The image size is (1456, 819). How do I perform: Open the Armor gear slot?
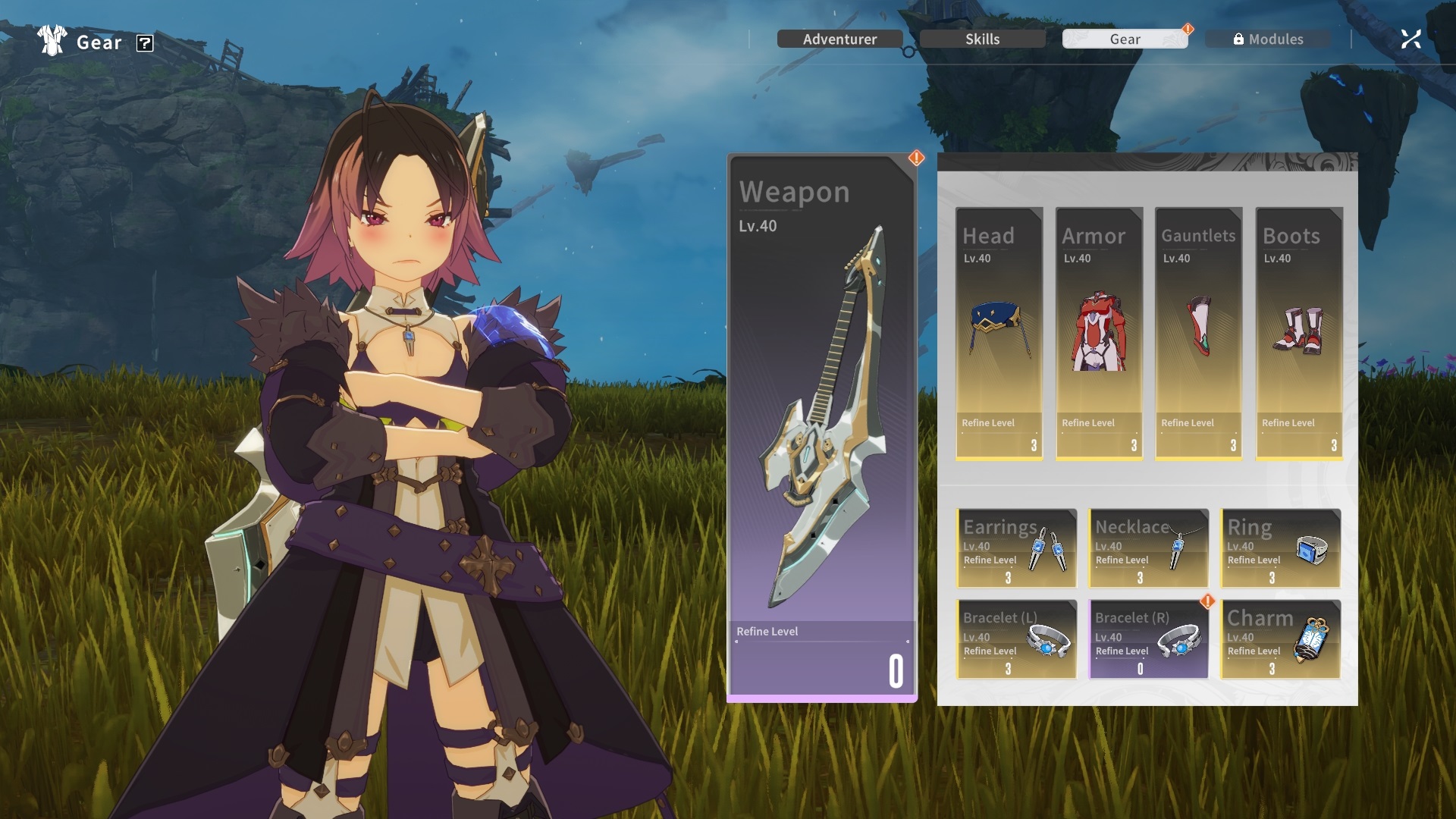point(1099,334)
